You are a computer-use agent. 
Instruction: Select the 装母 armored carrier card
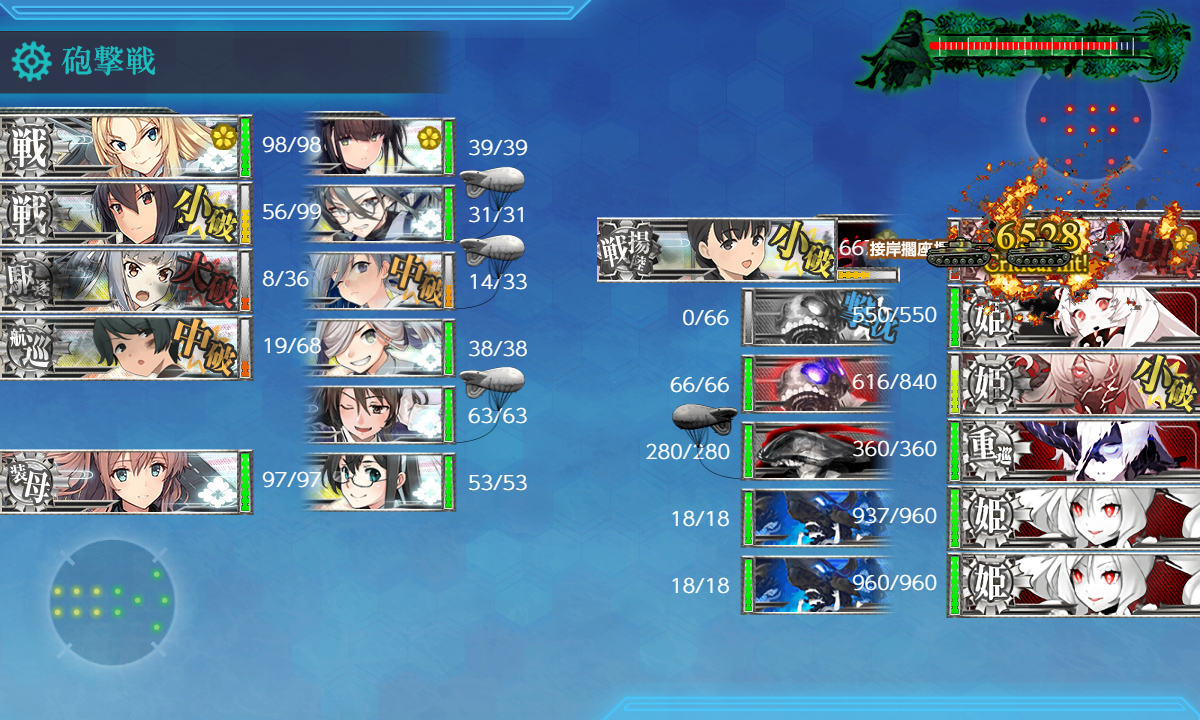click(x=125, y=482)
